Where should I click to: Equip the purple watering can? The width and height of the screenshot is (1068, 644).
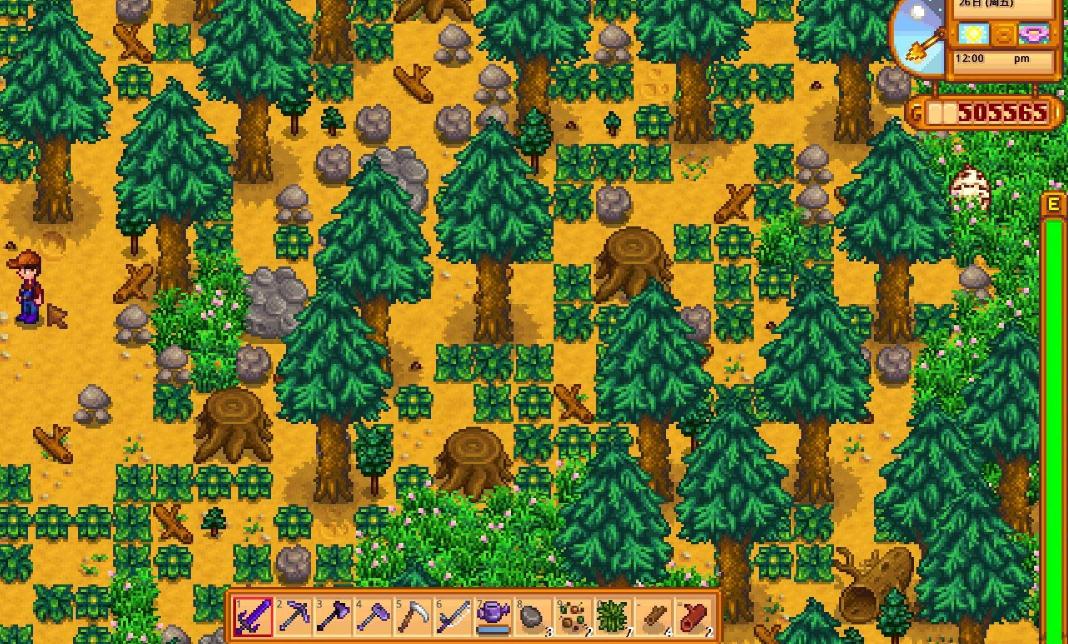point(492,616)
